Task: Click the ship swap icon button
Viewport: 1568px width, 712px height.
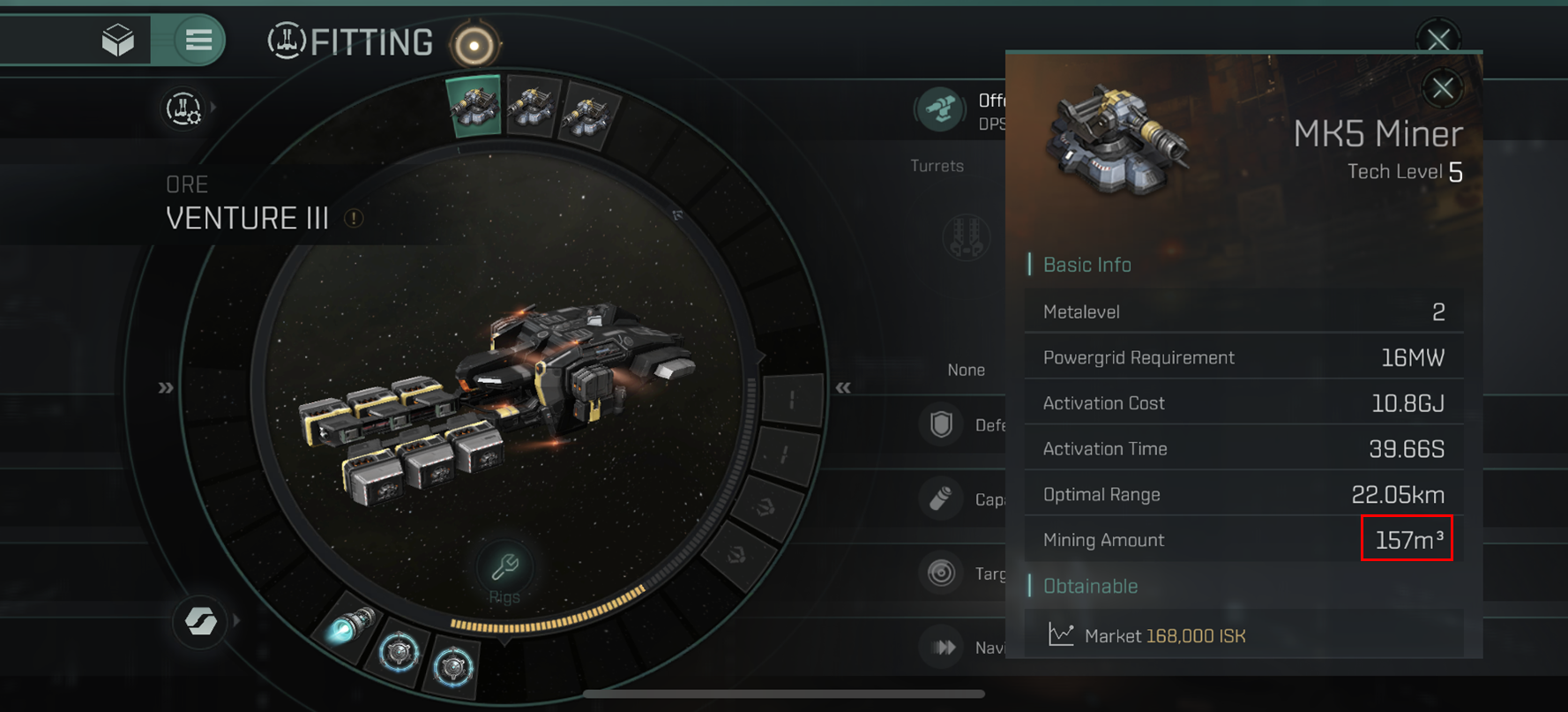Action: (200, 621)
